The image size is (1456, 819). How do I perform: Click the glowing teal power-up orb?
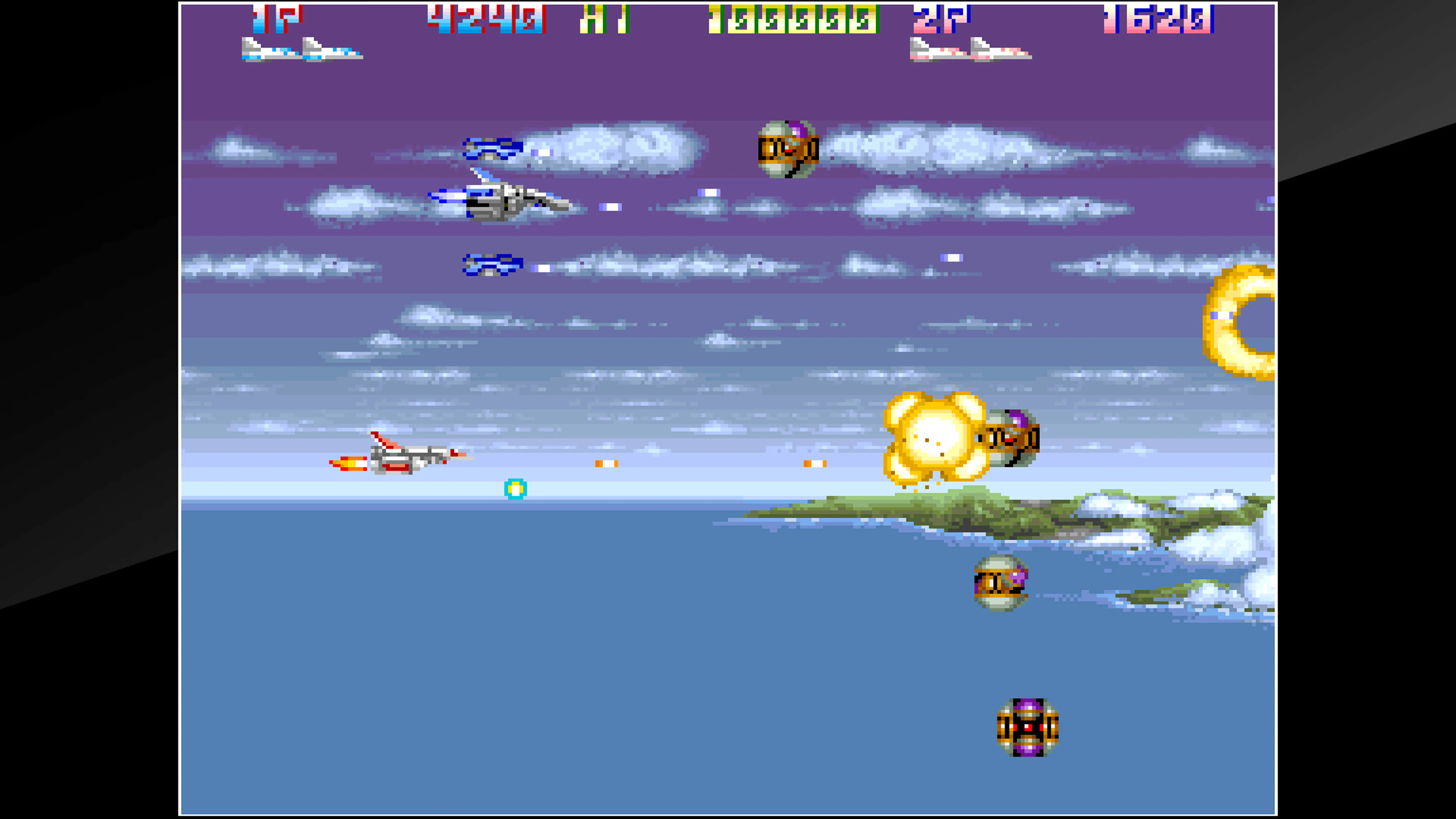[516, 490]
